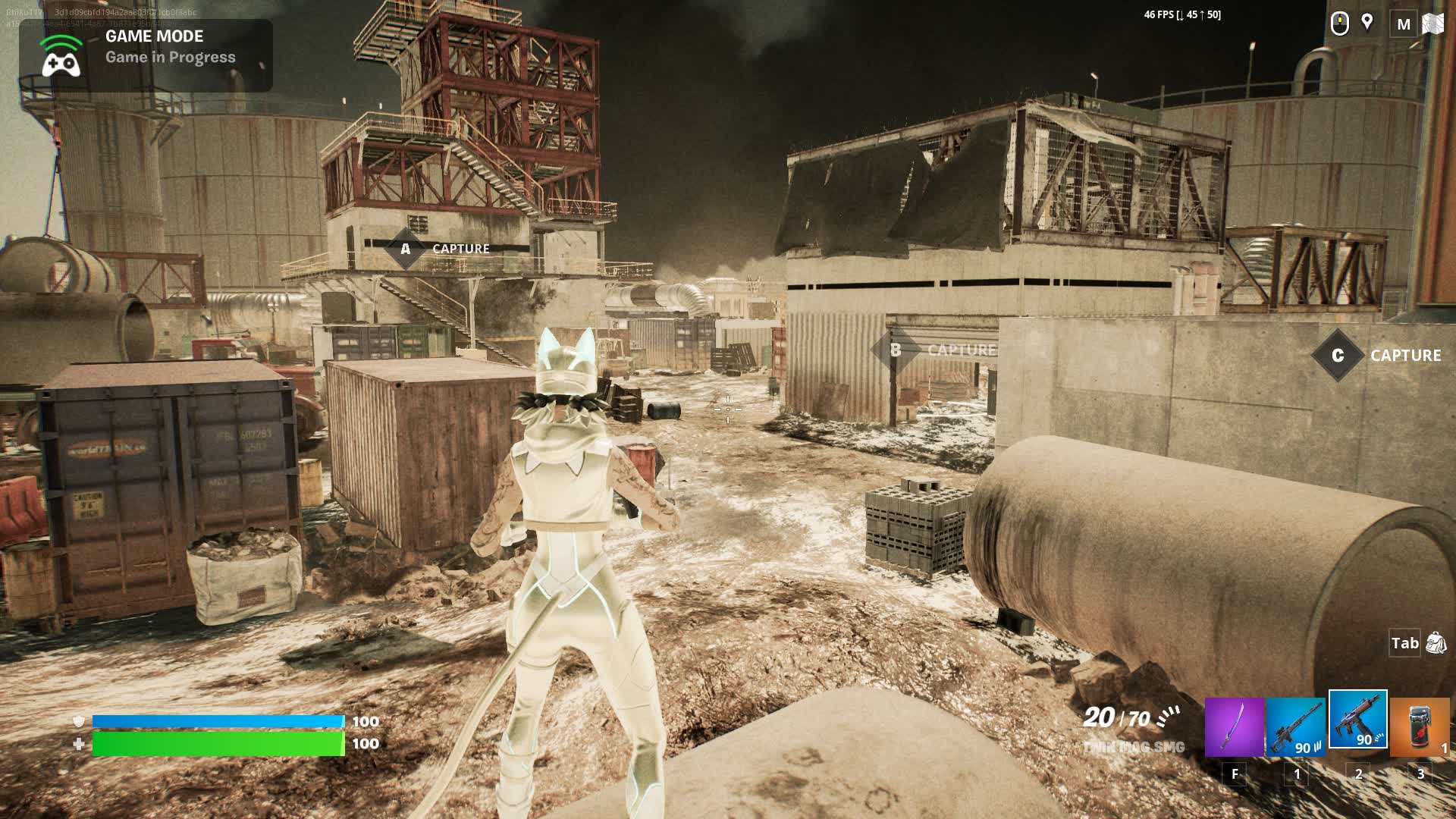Image resolution: width=1456 pixels, height=819 pixels.
Task: Click the map pin marker icon
Action: [x=1367, y=23]
